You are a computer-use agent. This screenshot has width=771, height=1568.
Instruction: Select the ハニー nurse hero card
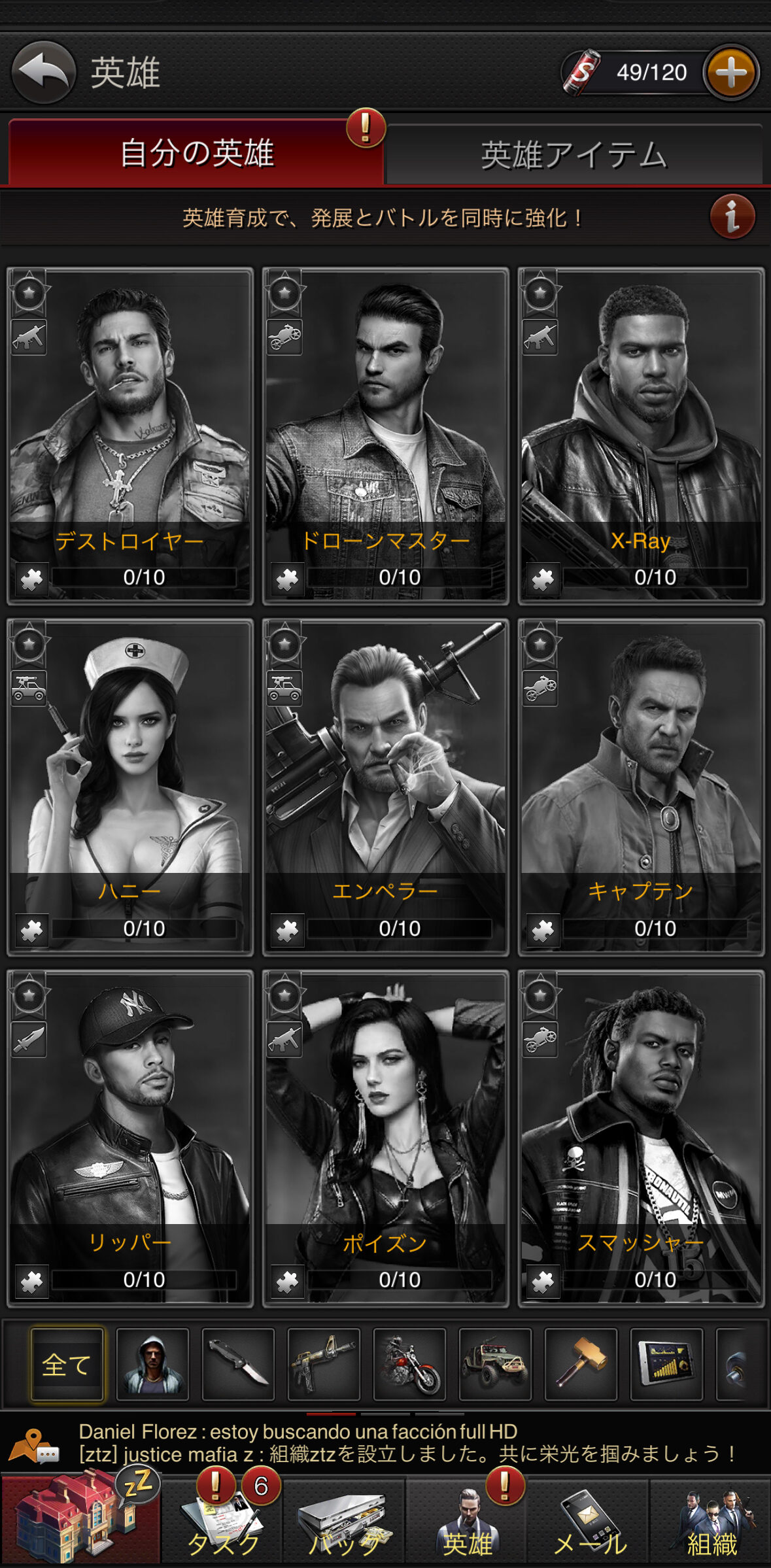(129, 787)
